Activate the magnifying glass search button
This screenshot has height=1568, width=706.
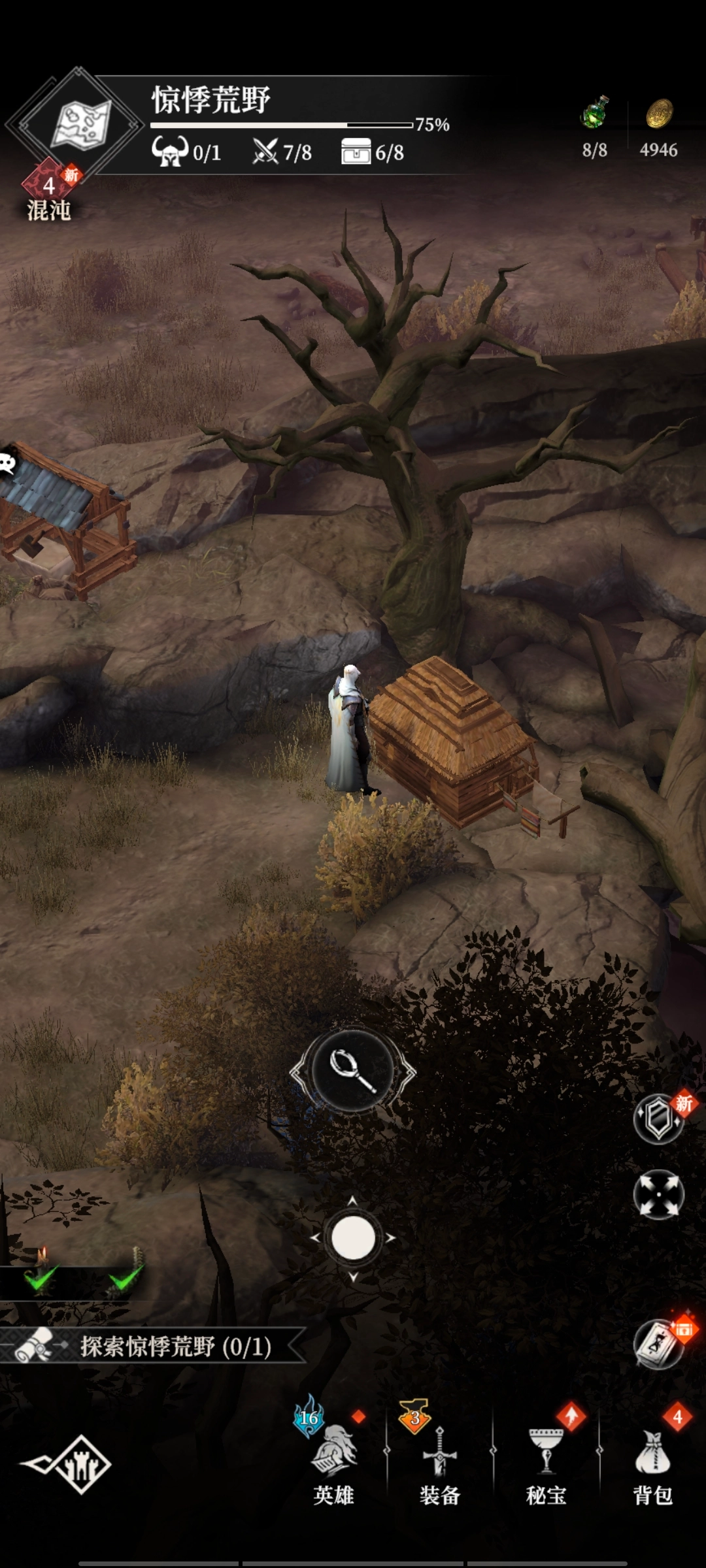pos(353,1071)
